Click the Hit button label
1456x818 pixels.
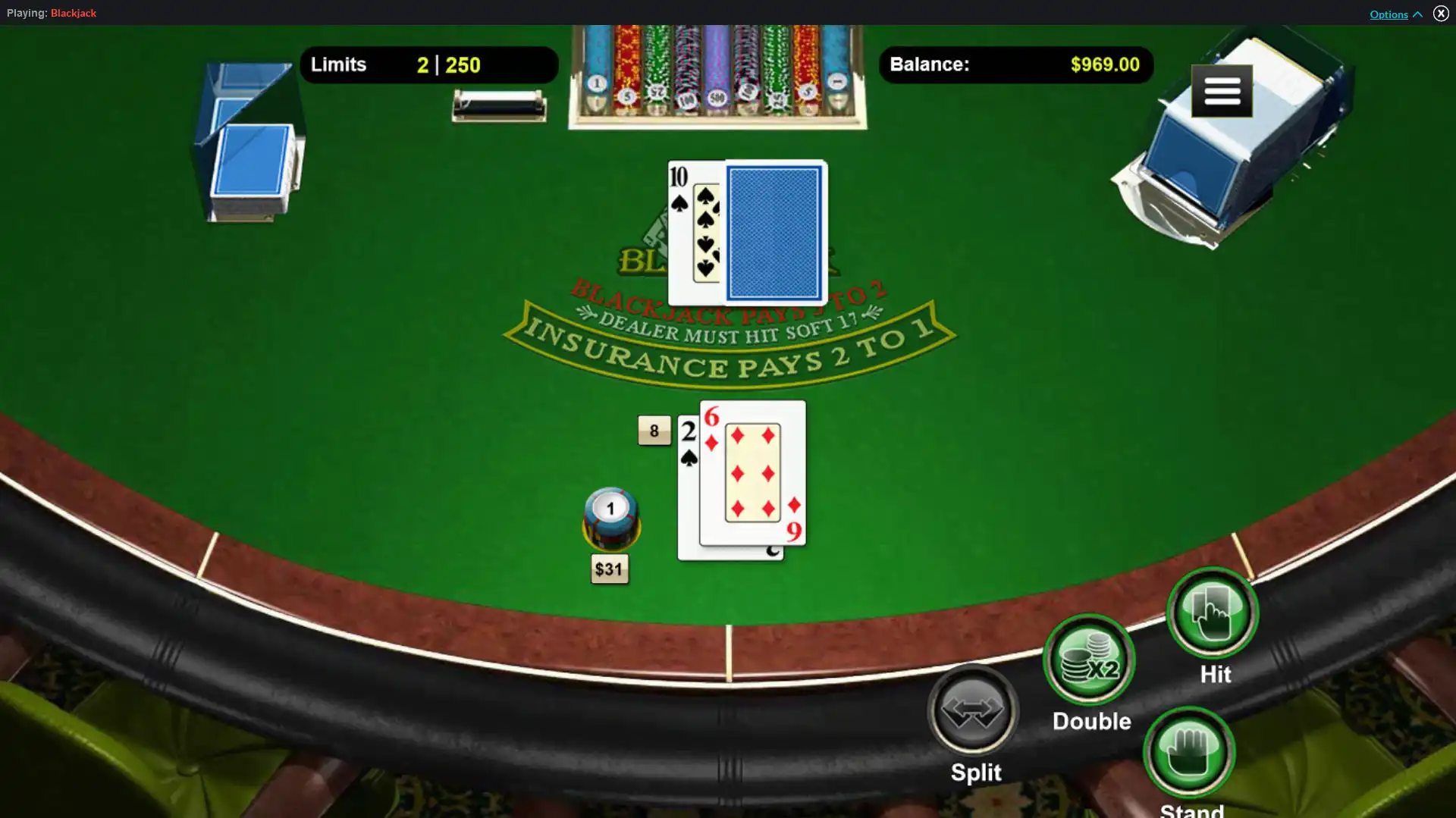(1214, 674)
